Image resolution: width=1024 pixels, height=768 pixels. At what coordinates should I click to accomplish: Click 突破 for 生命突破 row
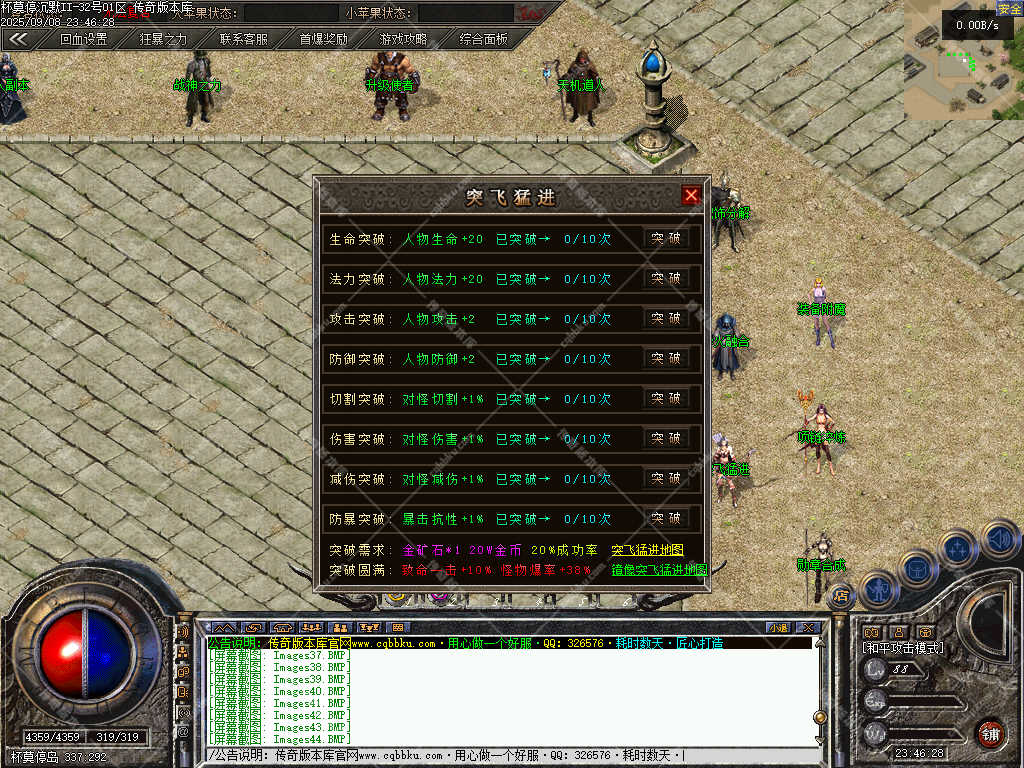(x=665, y=239)
